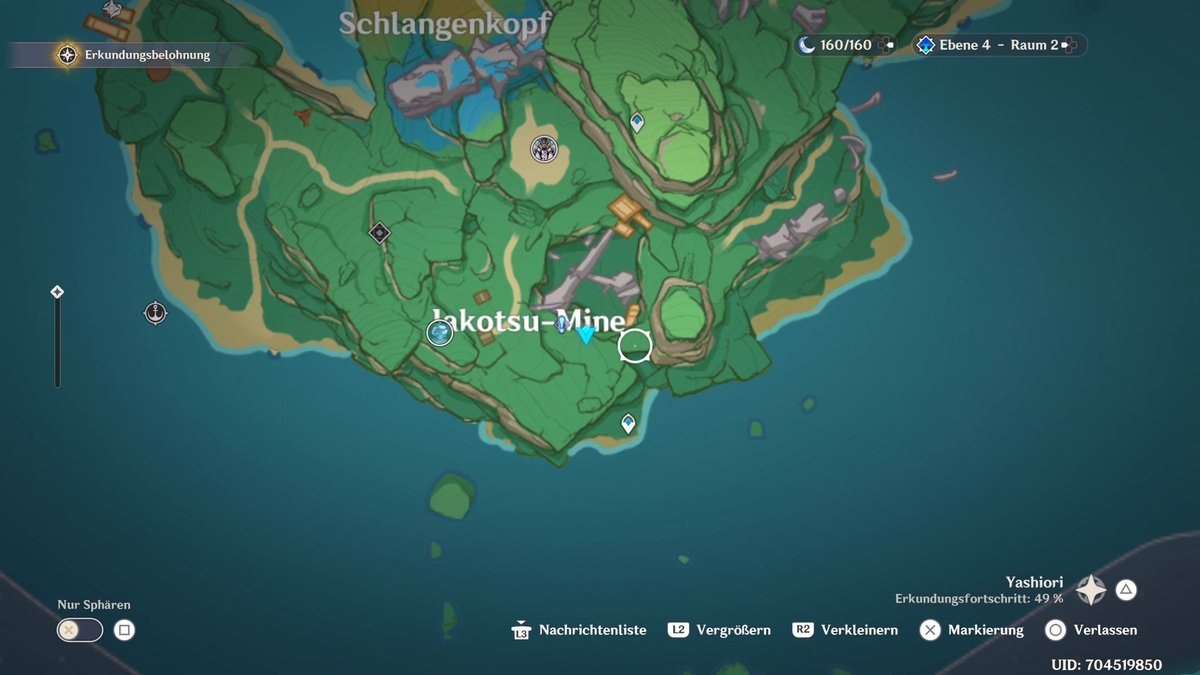Toggle the Nur Sphären switch
The height and width of the screenshot is (675, 1200).
(80, 630)
